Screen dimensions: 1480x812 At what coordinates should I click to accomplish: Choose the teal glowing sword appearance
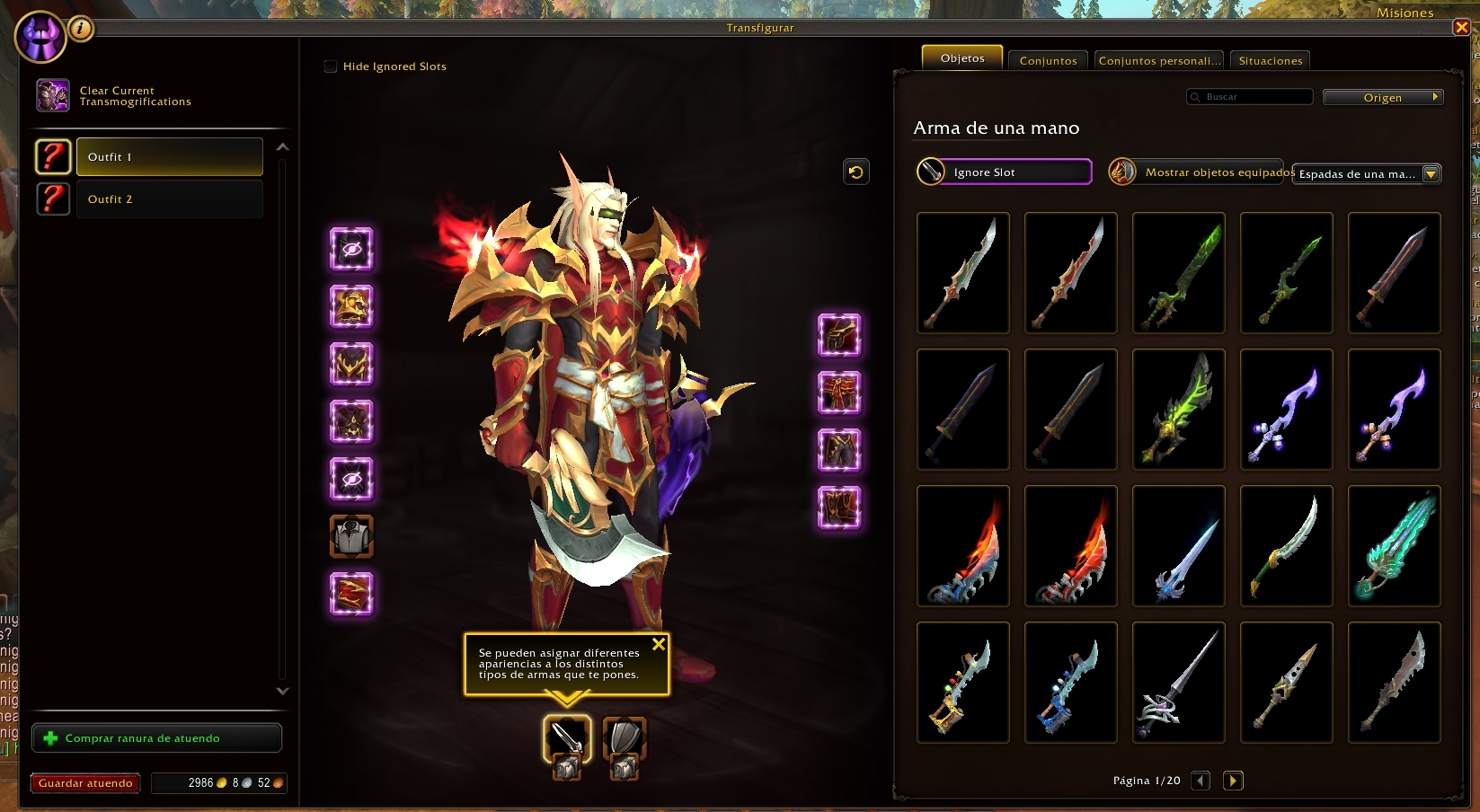pos(1394,545)
